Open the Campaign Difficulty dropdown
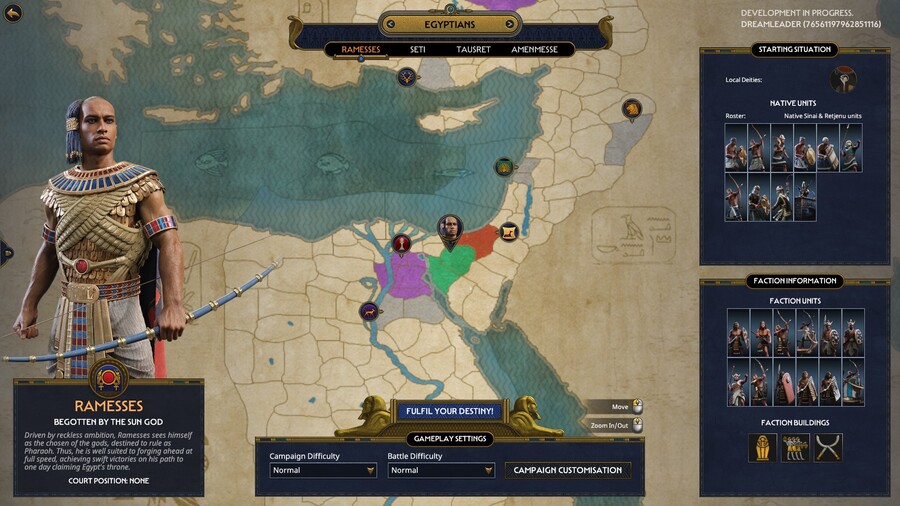 click(x=322, y=470)
